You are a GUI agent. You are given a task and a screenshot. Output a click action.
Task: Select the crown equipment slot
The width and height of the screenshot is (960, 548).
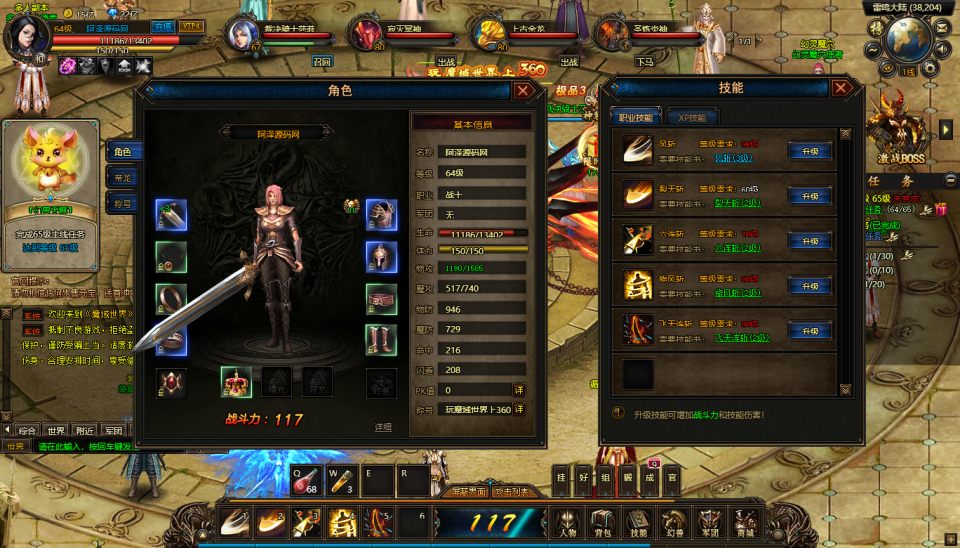point(236,382)
